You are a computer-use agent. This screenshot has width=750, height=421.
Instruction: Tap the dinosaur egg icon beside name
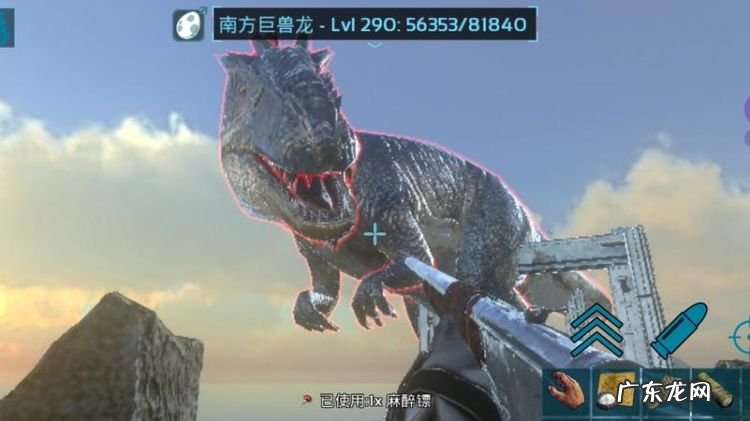(x=187, y=24)
